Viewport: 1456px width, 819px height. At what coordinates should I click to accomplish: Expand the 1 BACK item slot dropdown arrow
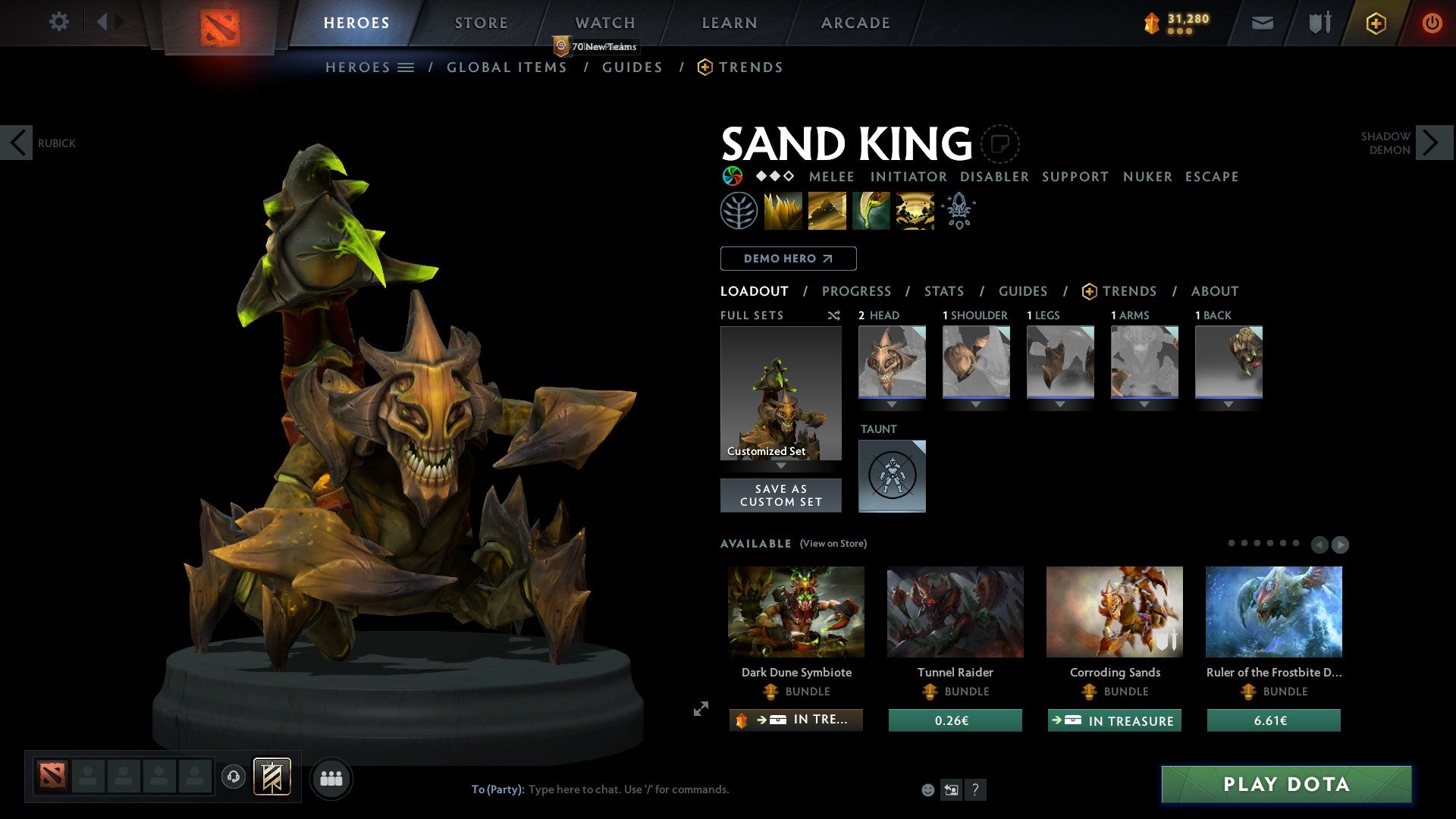(1228, 404)
